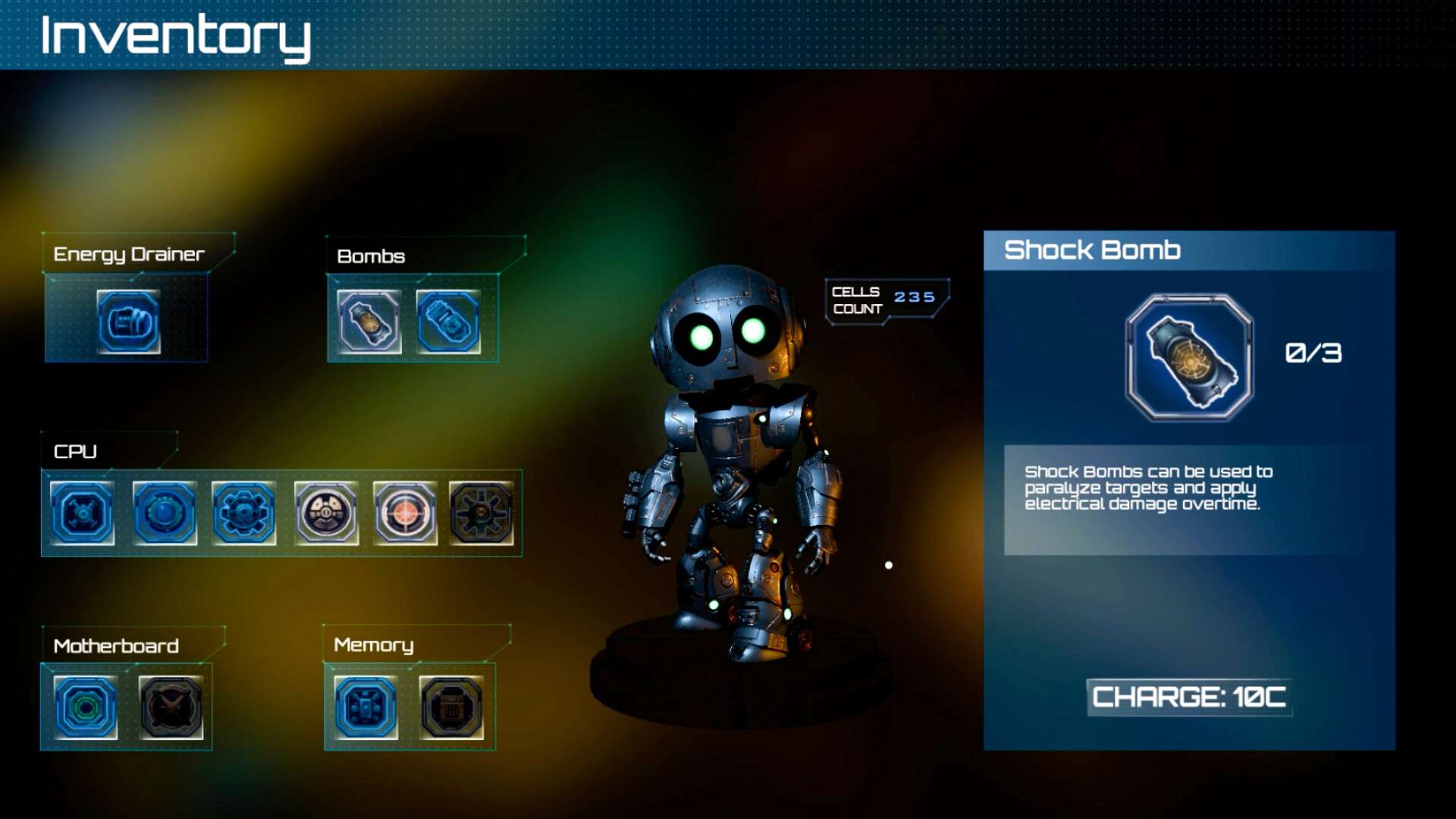This screenshot has height=819, width=1456.
Task: Choose the blue gear CPU chip
Action: tap(243, 513)
